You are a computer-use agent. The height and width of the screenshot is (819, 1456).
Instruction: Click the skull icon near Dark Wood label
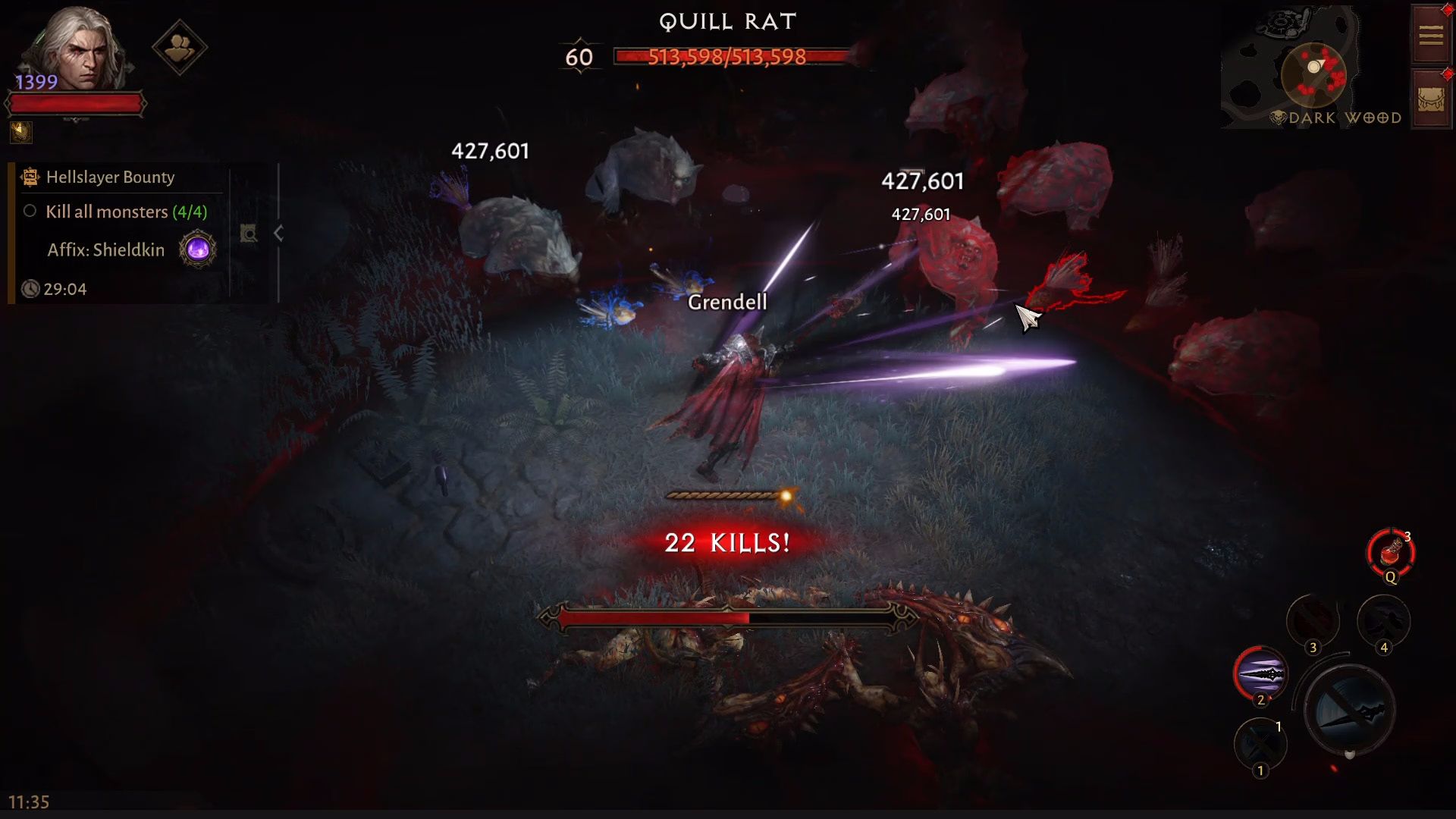(1278, 118)
